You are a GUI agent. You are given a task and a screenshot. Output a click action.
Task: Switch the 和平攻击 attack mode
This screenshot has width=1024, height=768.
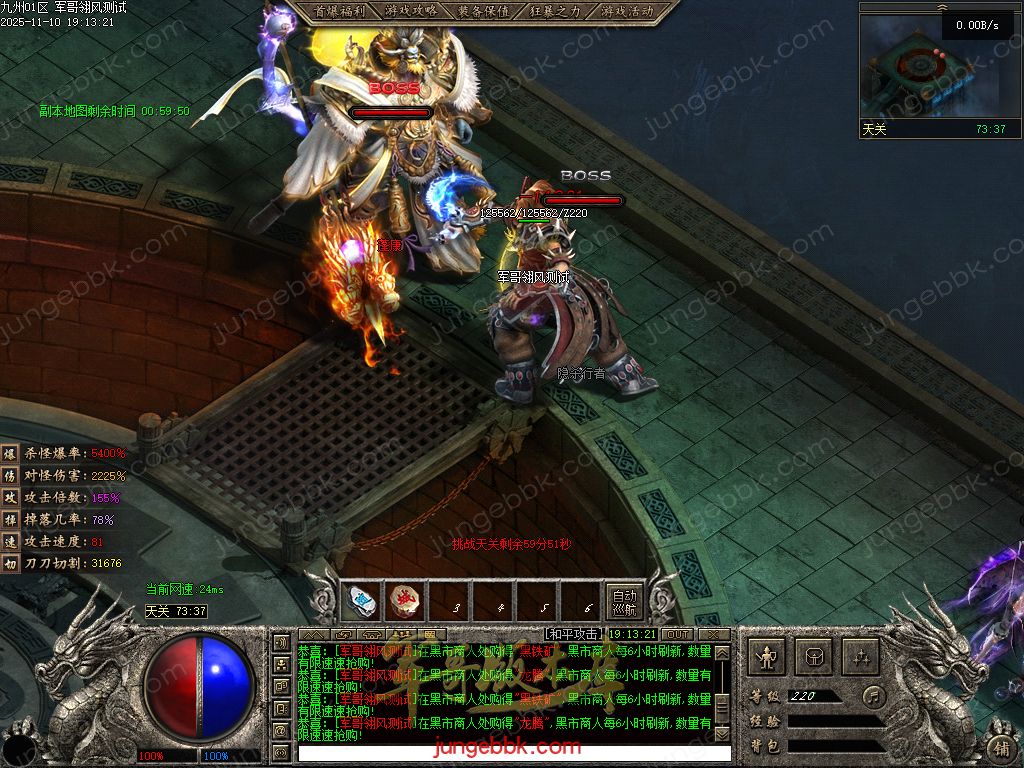(574, 634)
